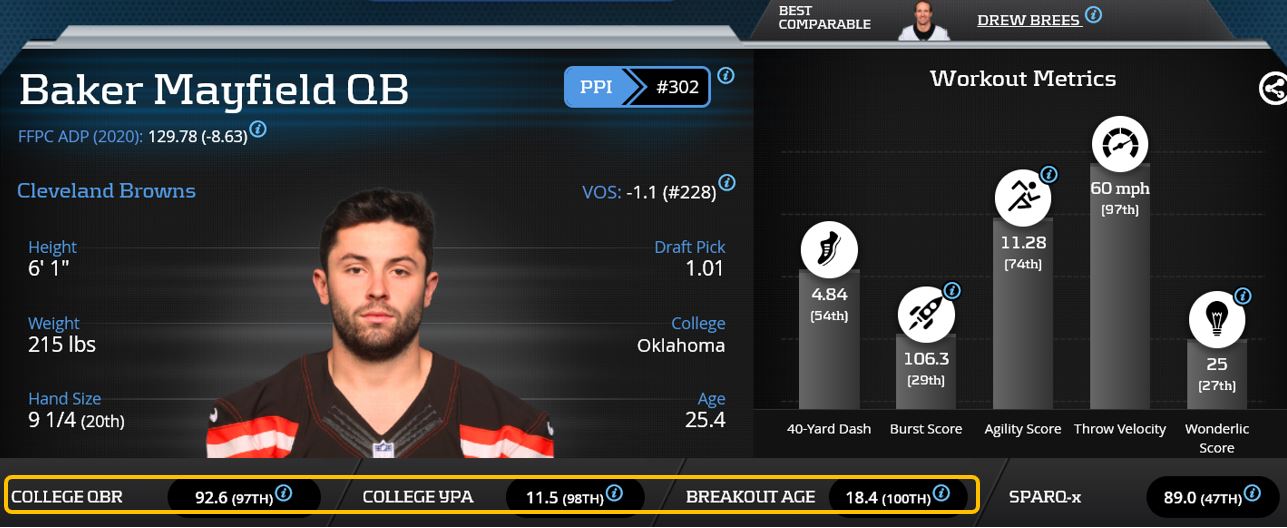The height and width of the screenshot is (528, 1287).
Task: Open info icon beside Drew Brees
Action: (1094, 15)
